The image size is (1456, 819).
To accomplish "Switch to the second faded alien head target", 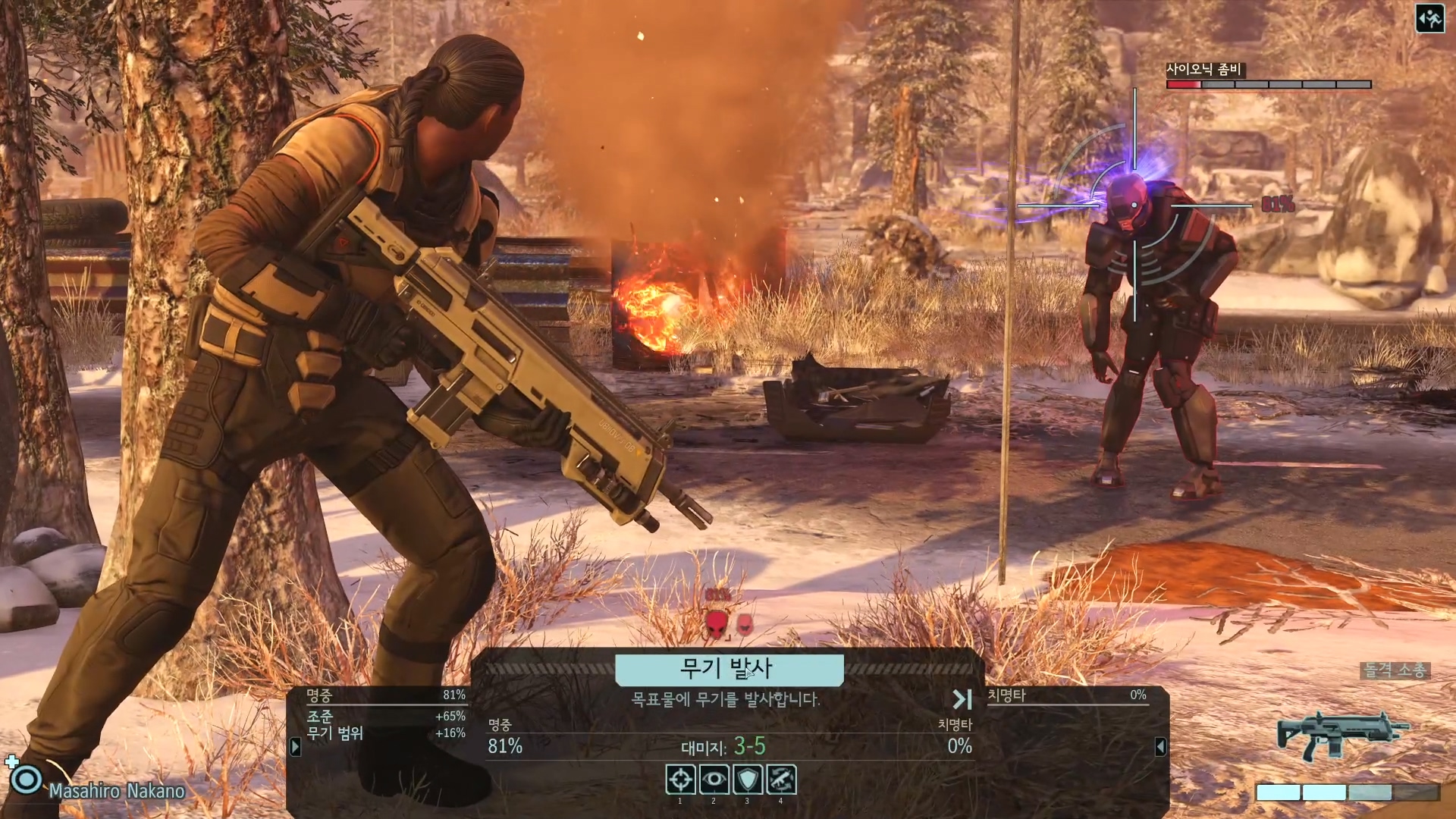I will pos(745,625).
